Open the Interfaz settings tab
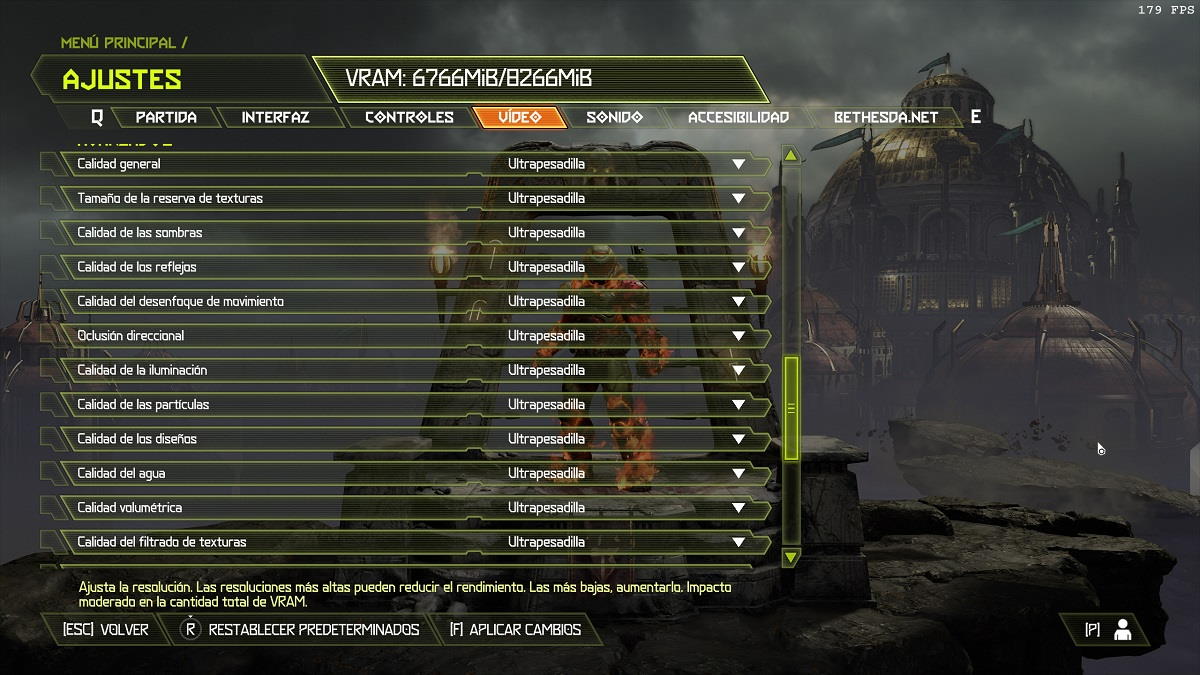Screen dimensions: 1200x675 [275, 117]
